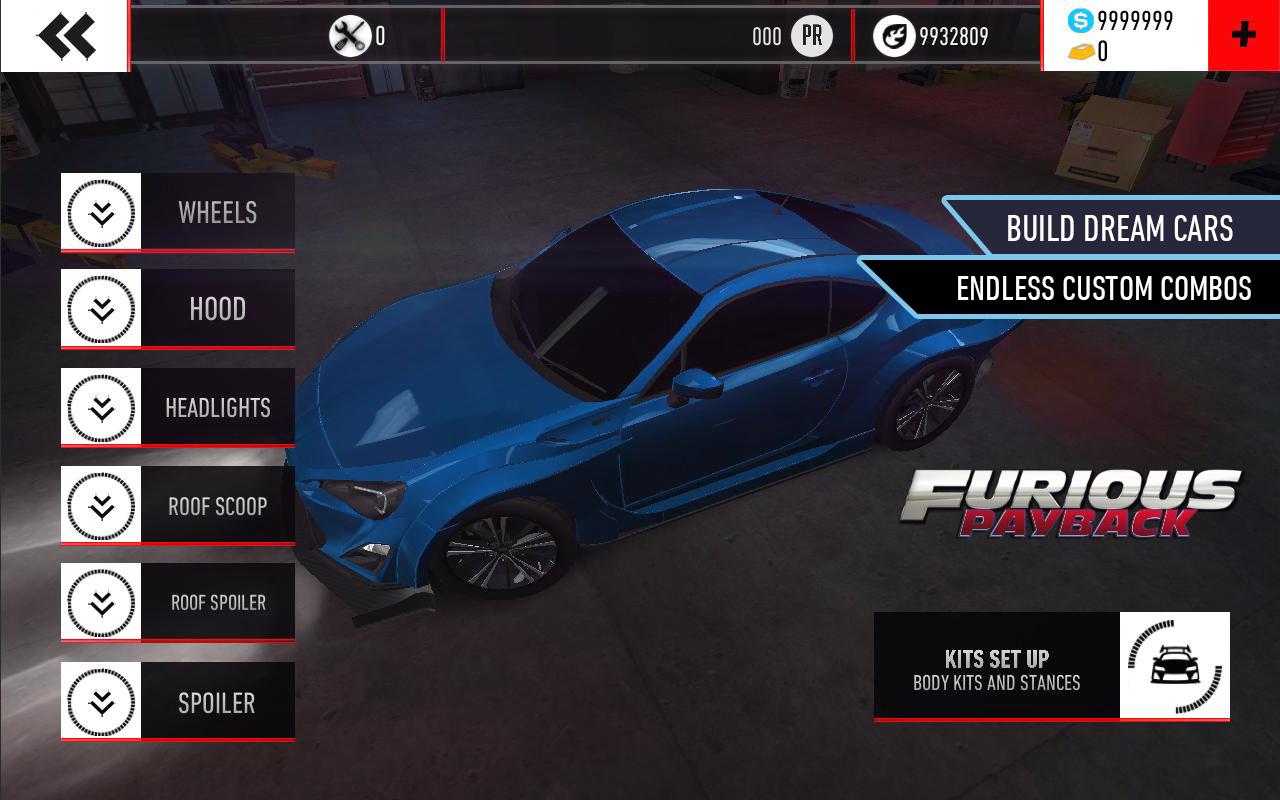
Task: Go back using the double-chevron arrow
Action: click(x=66, y=33)
